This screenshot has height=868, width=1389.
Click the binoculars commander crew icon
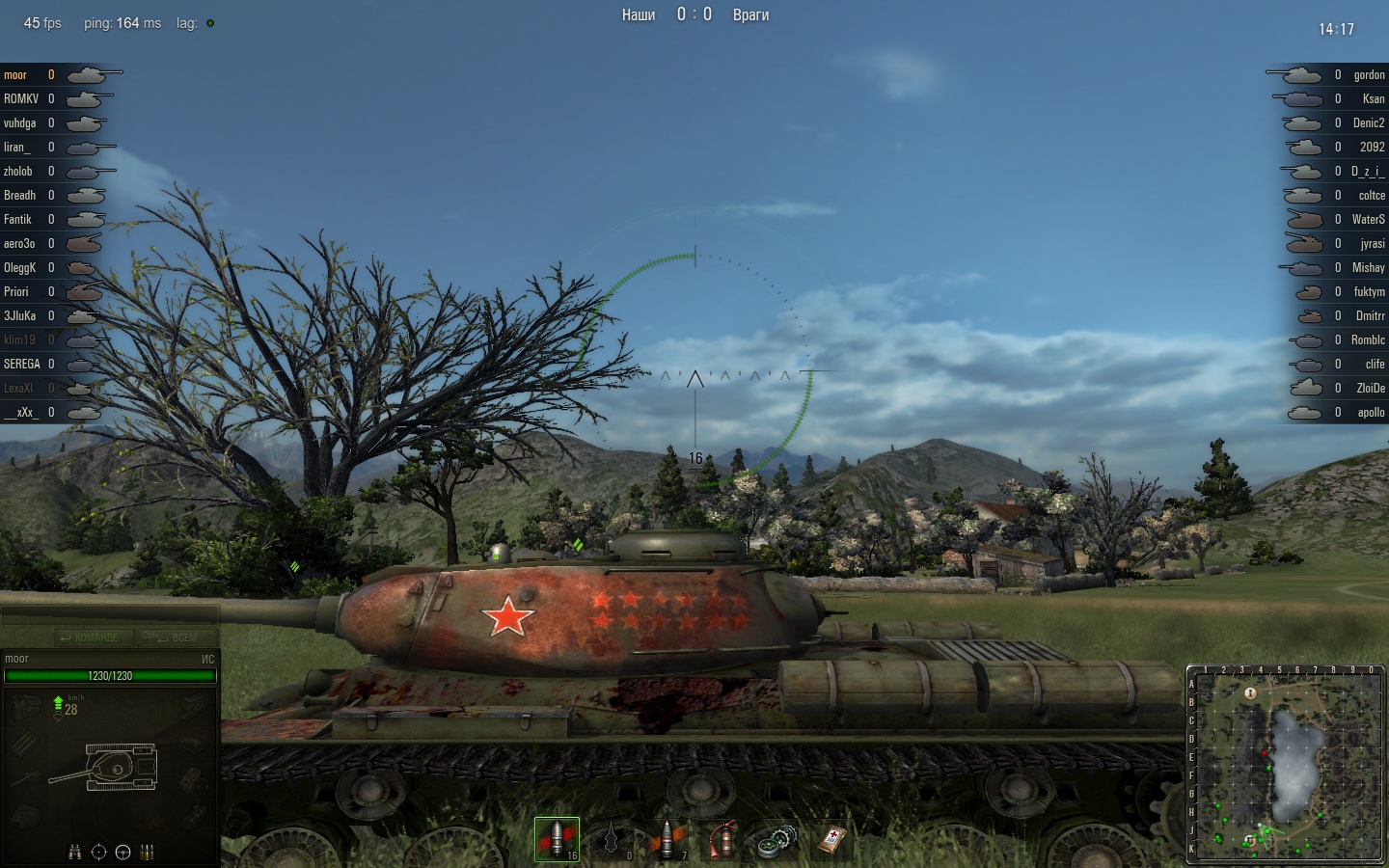click(74, 852)
